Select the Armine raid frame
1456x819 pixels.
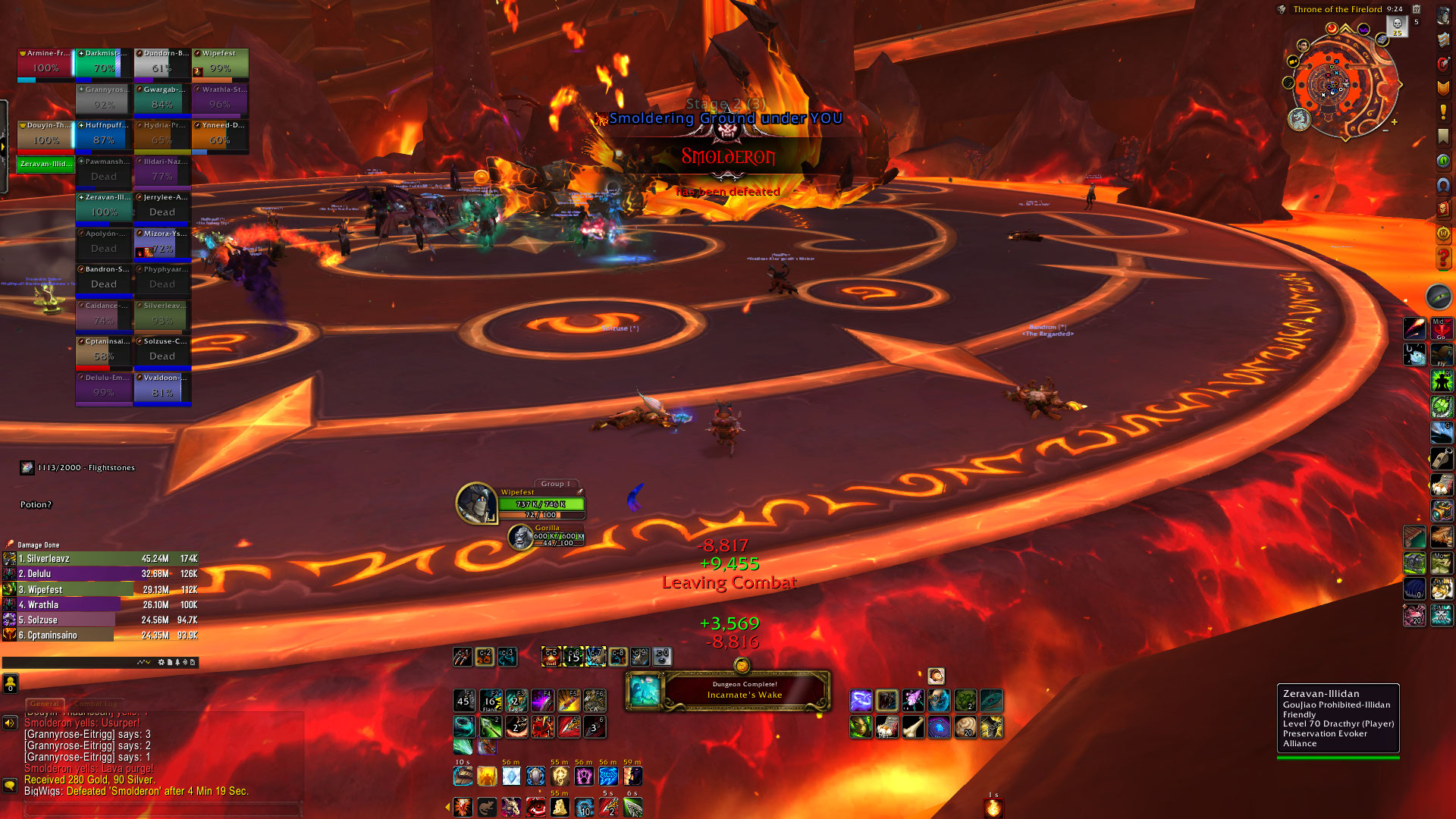pyautogui.click(x=45, y=64)
